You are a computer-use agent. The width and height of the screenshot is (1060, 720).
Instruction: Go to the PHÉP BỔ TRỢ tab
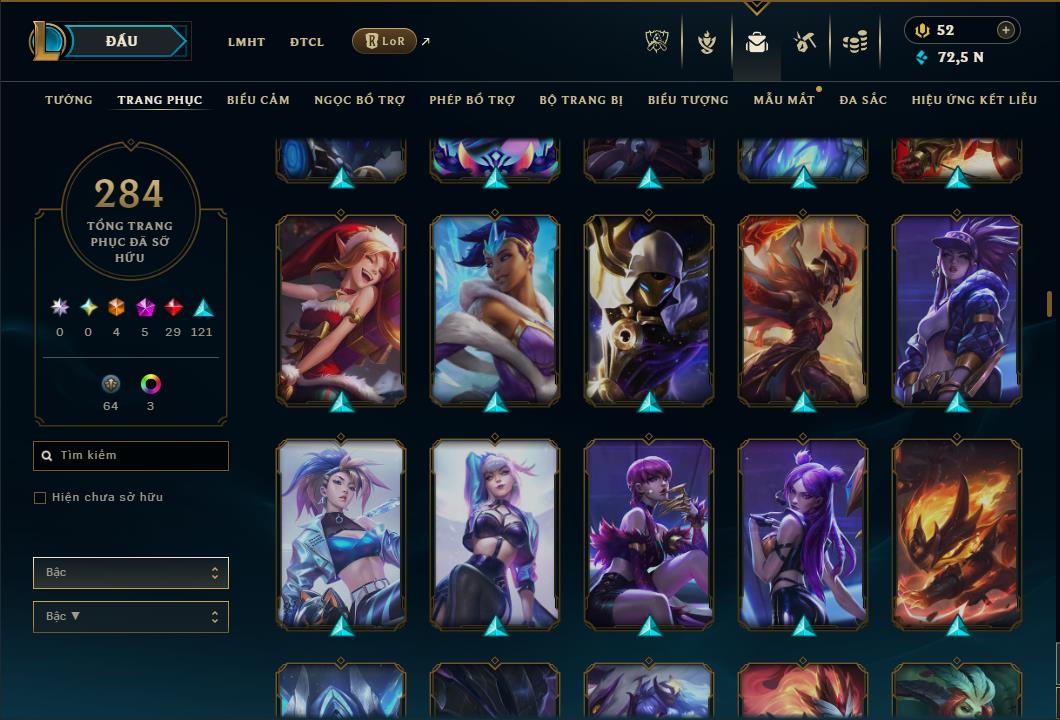[x=472, y=100]
